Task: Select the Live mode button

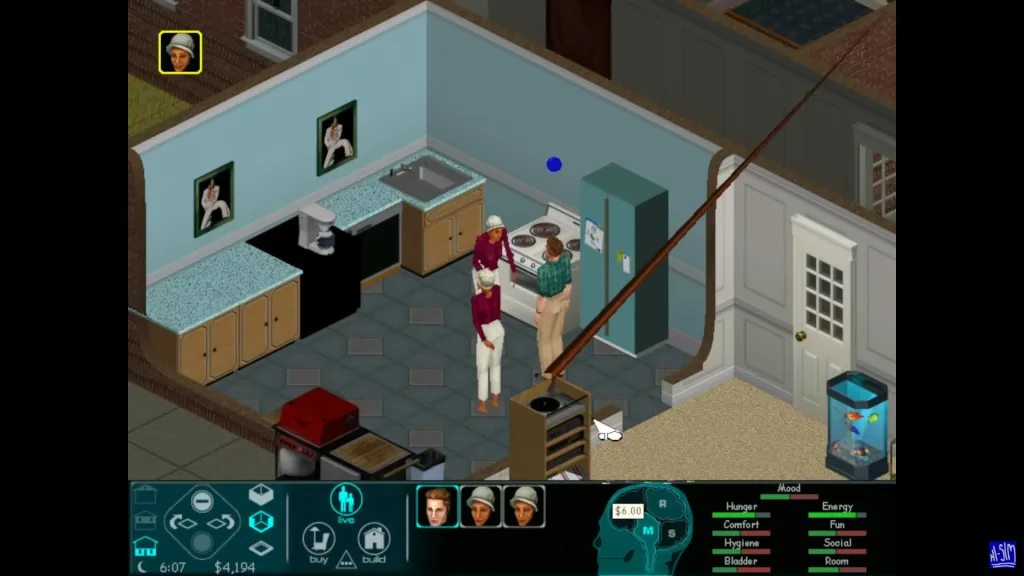Action: [x=346, y=500]
